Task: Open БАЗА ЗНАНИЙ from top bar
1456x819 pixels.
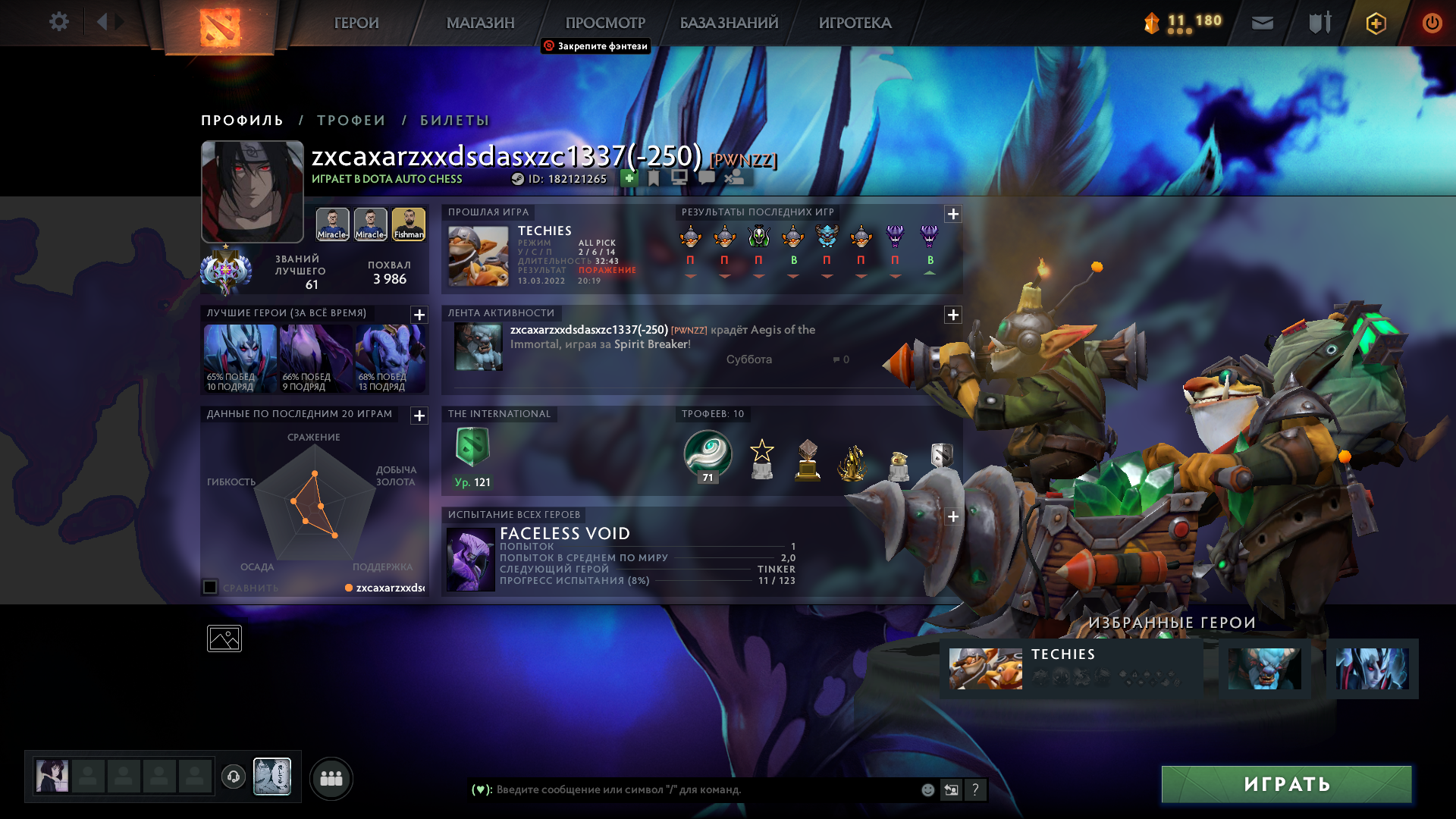Action: (729, 23)
